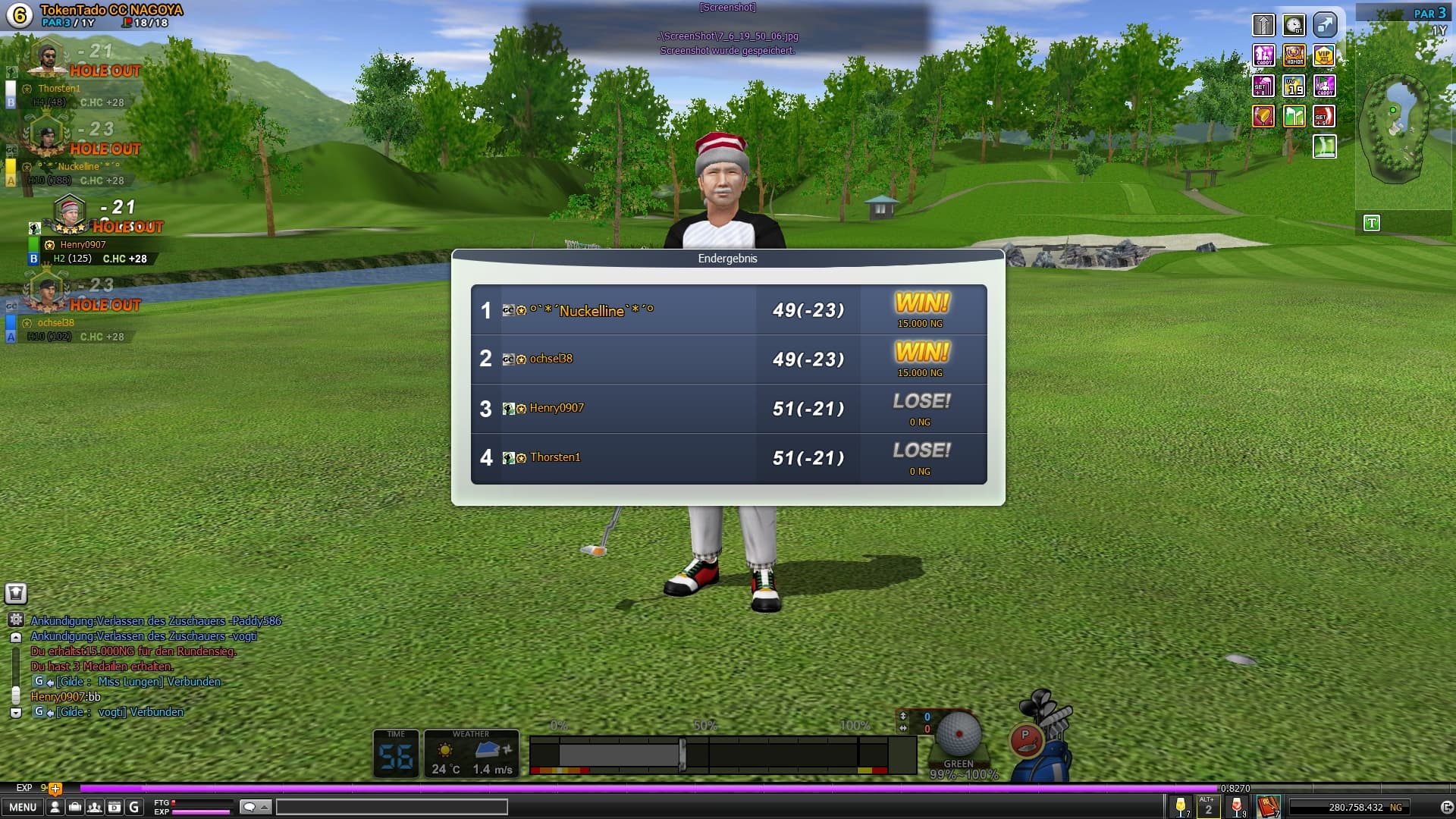The width and height of the screenshot is (1456, 819).
Task: Select the HONOR buff icon
Action: [1294, 55]
